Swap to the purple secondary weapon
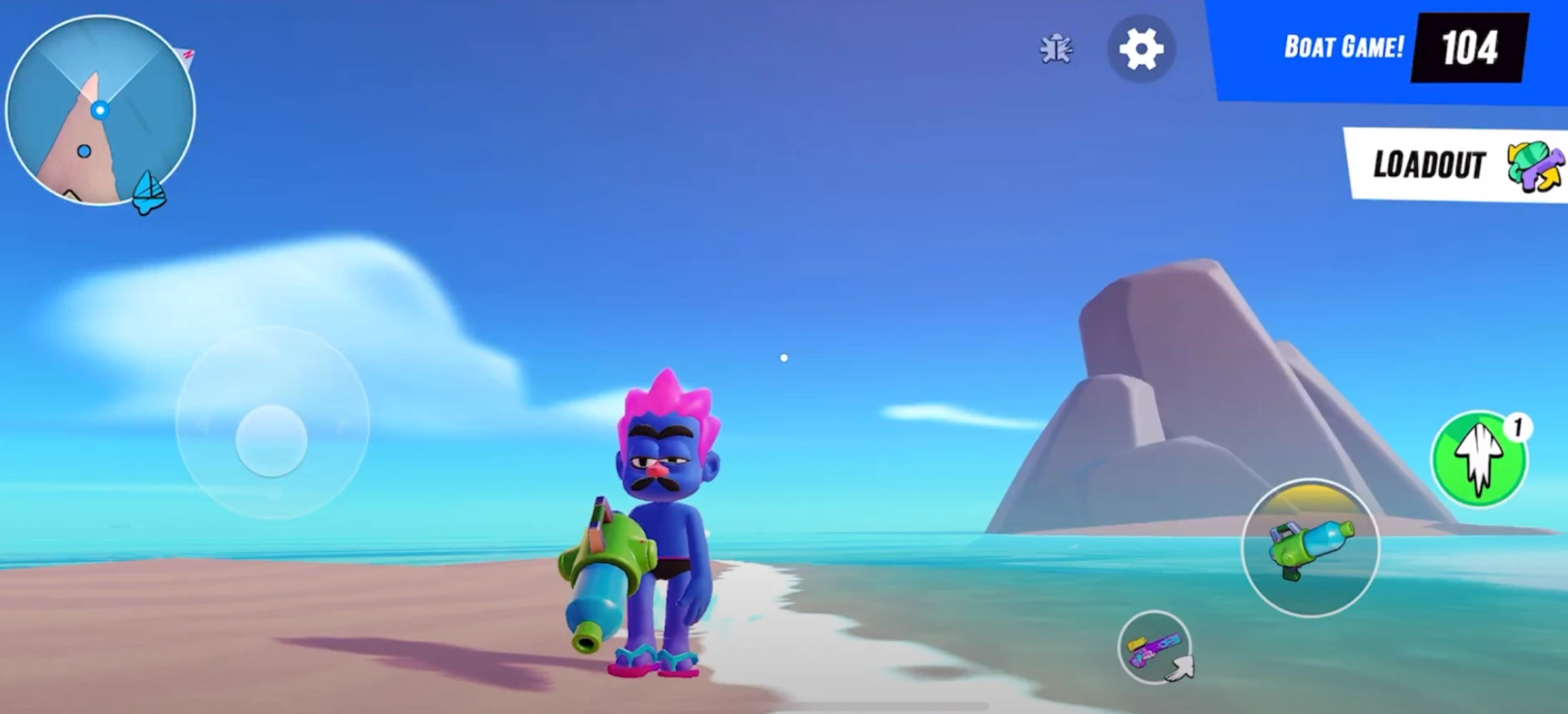The width and height of the screenshot is (1568, 714). 1154,647
